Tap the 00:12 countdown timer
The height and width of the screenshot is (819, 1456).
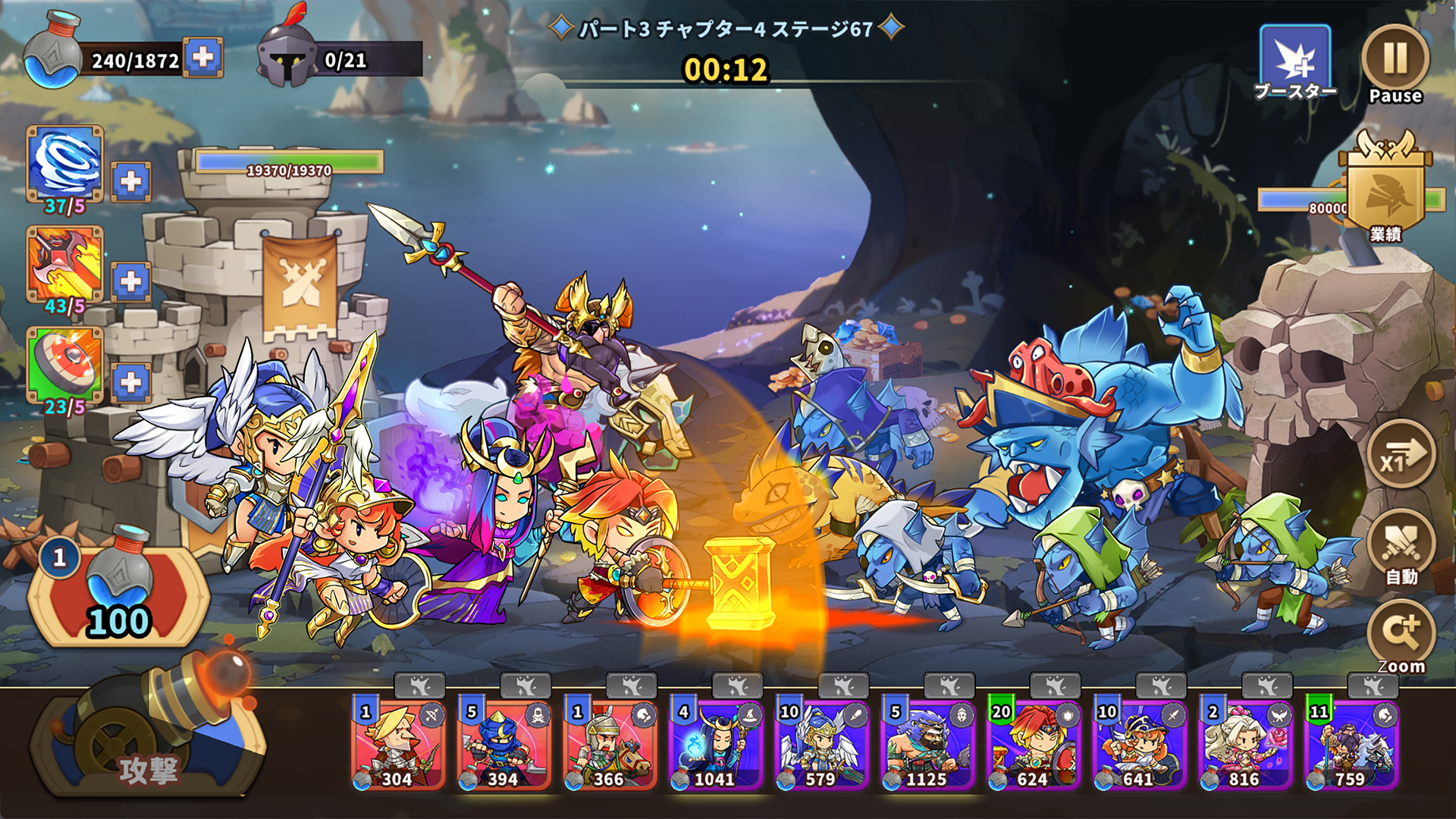[x=726, y=70]
